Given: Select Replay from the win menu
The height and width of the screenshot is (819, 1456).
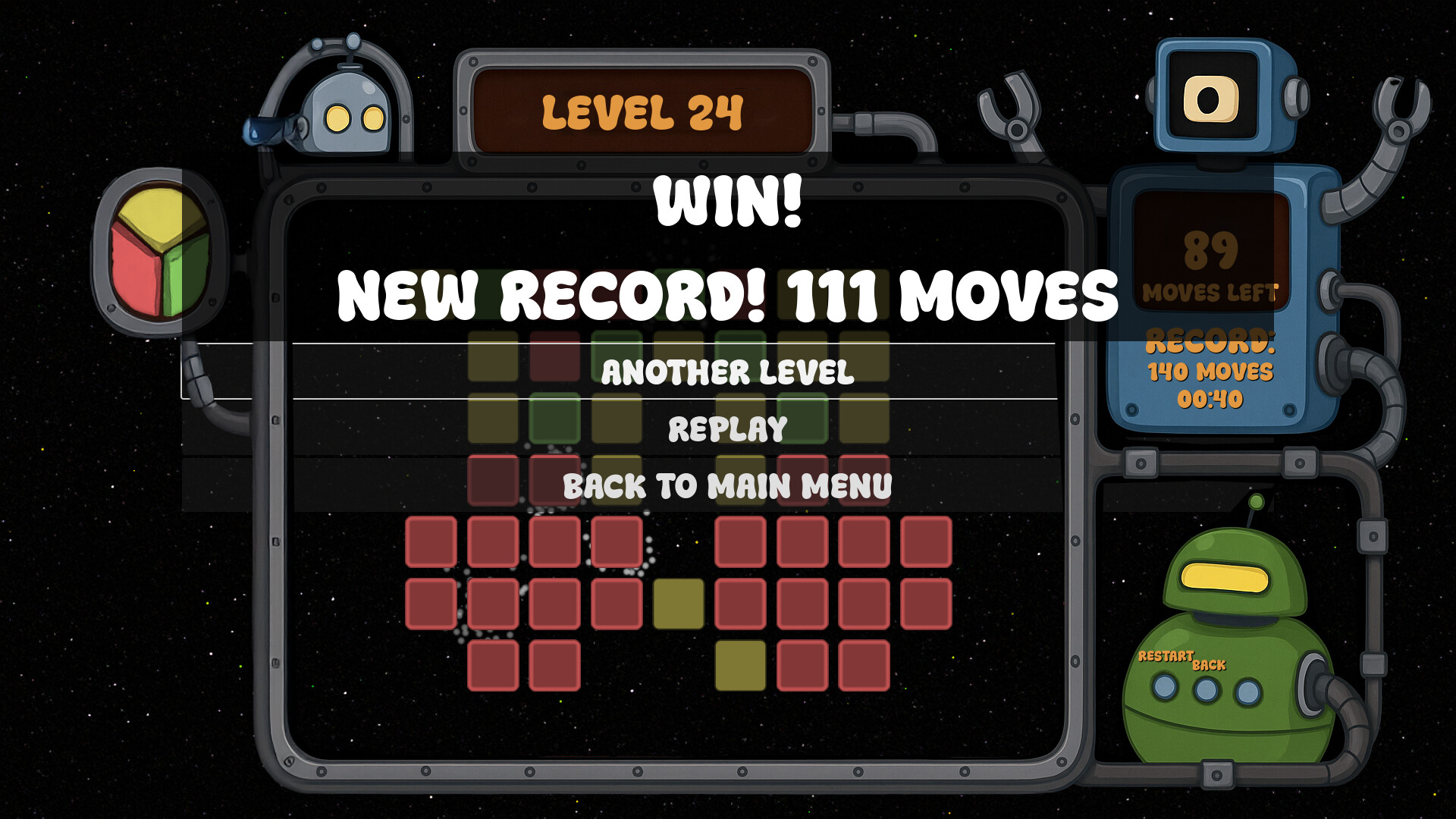Looking at the screenshot, I should click(x=726, y=428).
